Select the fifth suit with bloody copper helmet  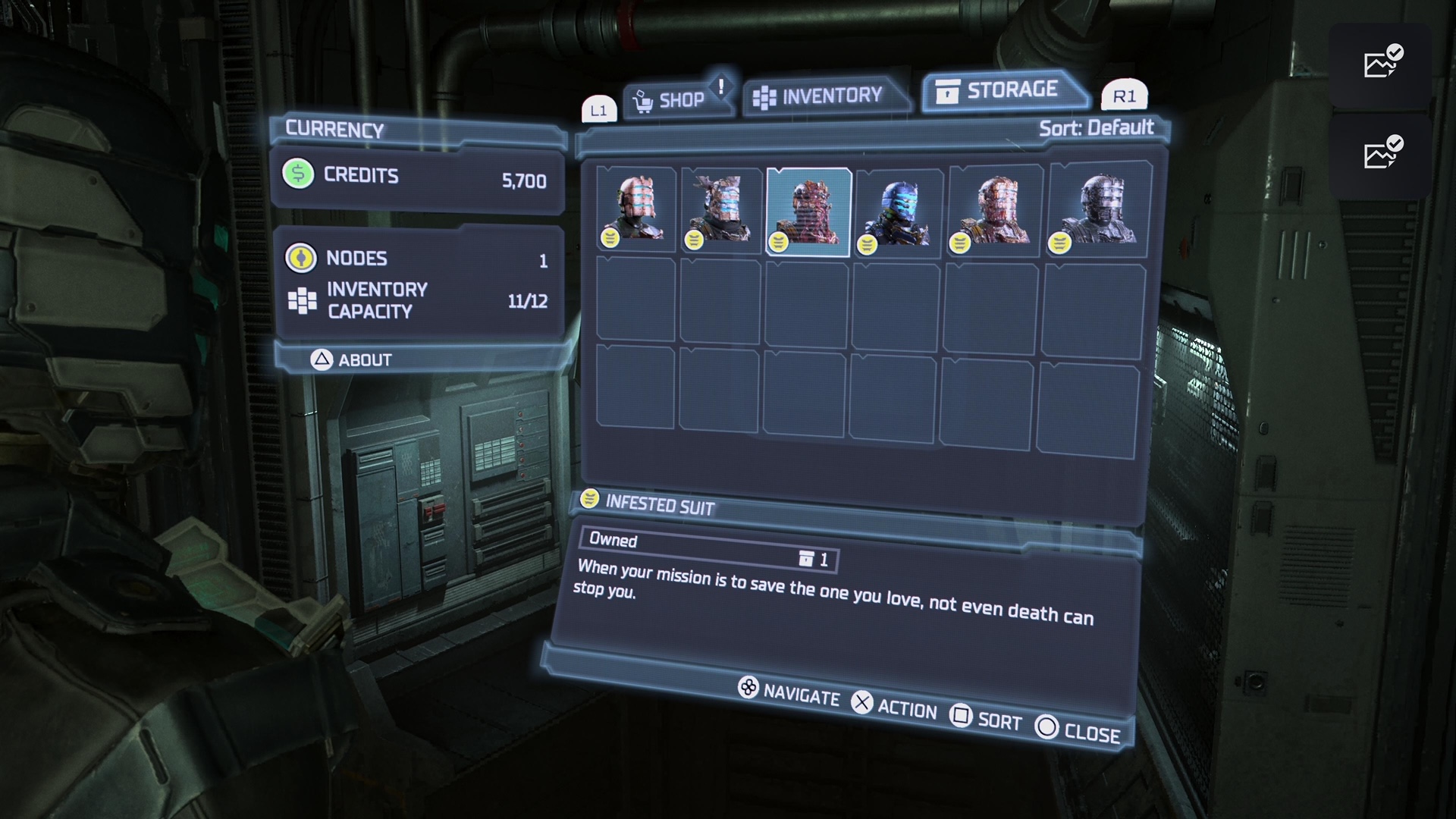click(x=994, y=210)
